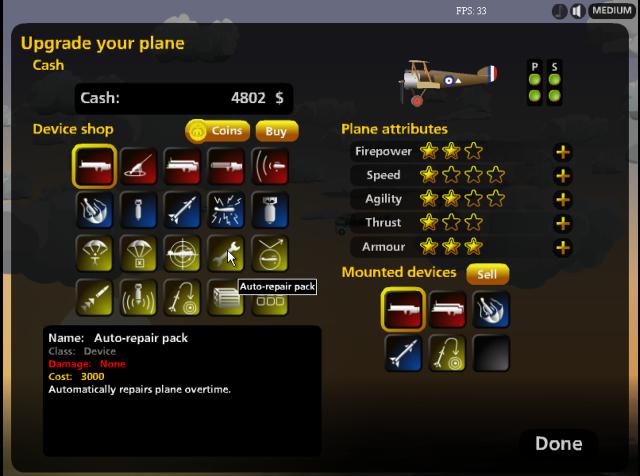Upgrade the Thrust attribute
This screenshot has width=640, height=476.
coord(563,223)
